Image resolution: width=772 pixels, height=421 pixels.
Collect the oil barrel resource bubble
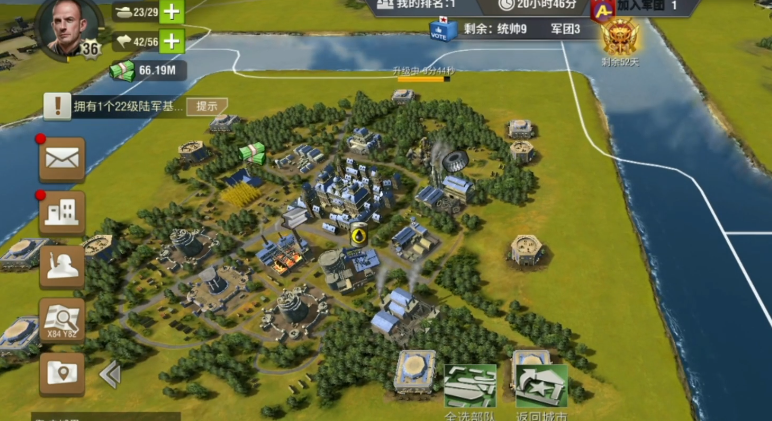357,235
